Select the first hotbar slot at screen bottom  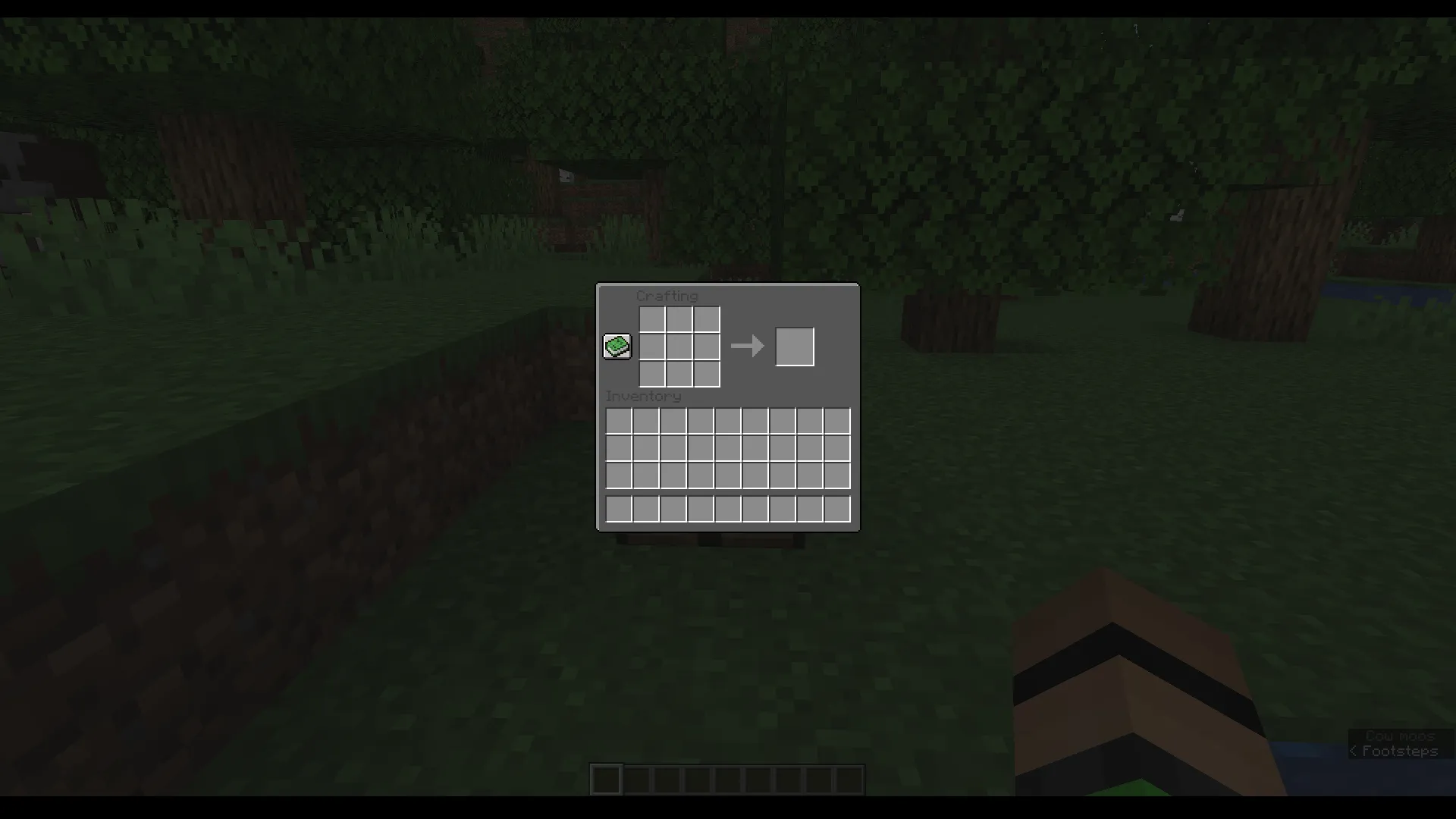click(606, 779)
